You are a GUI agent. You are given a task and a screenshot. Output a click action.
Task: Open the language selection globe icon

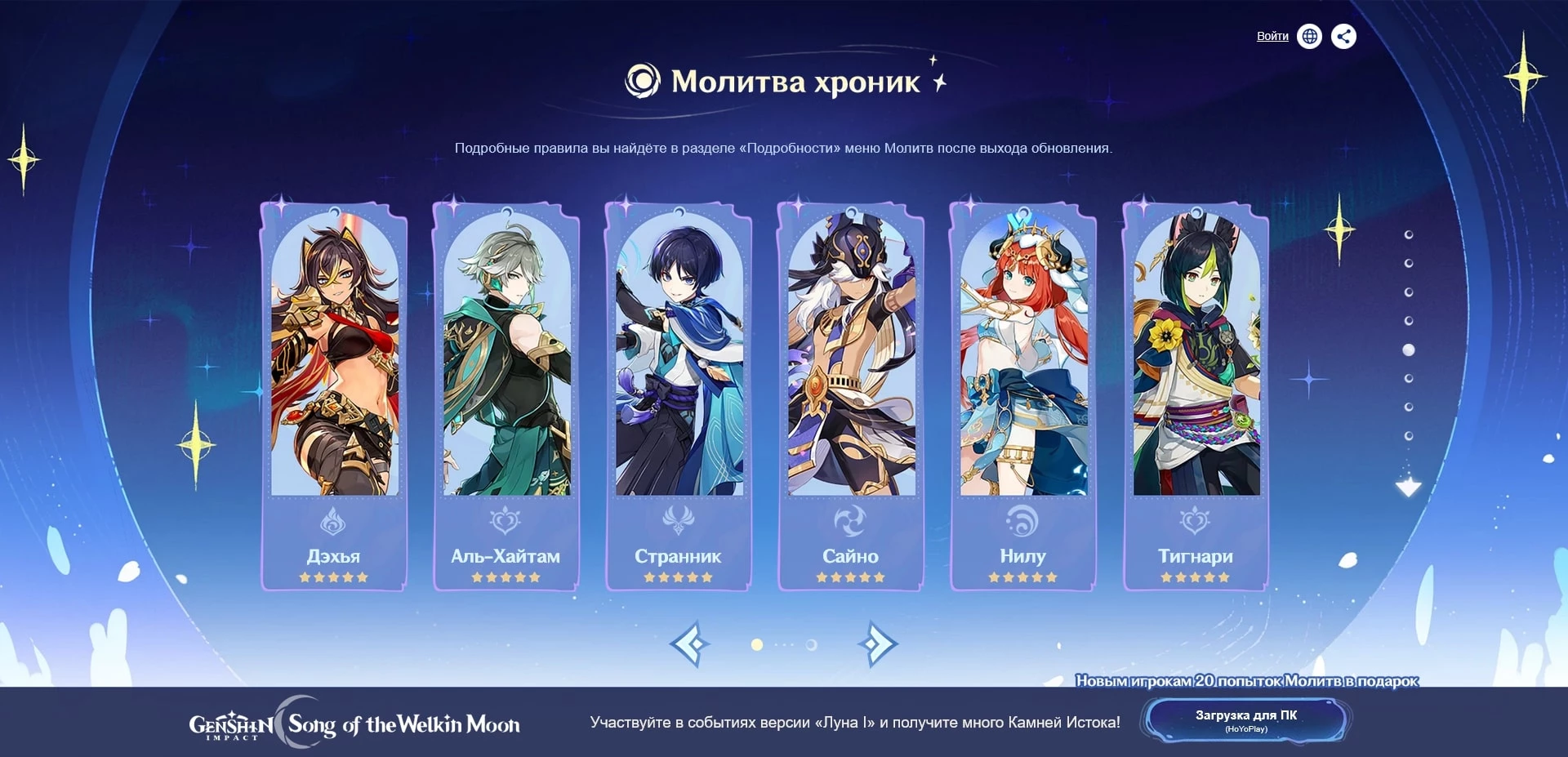[1310, 37]
